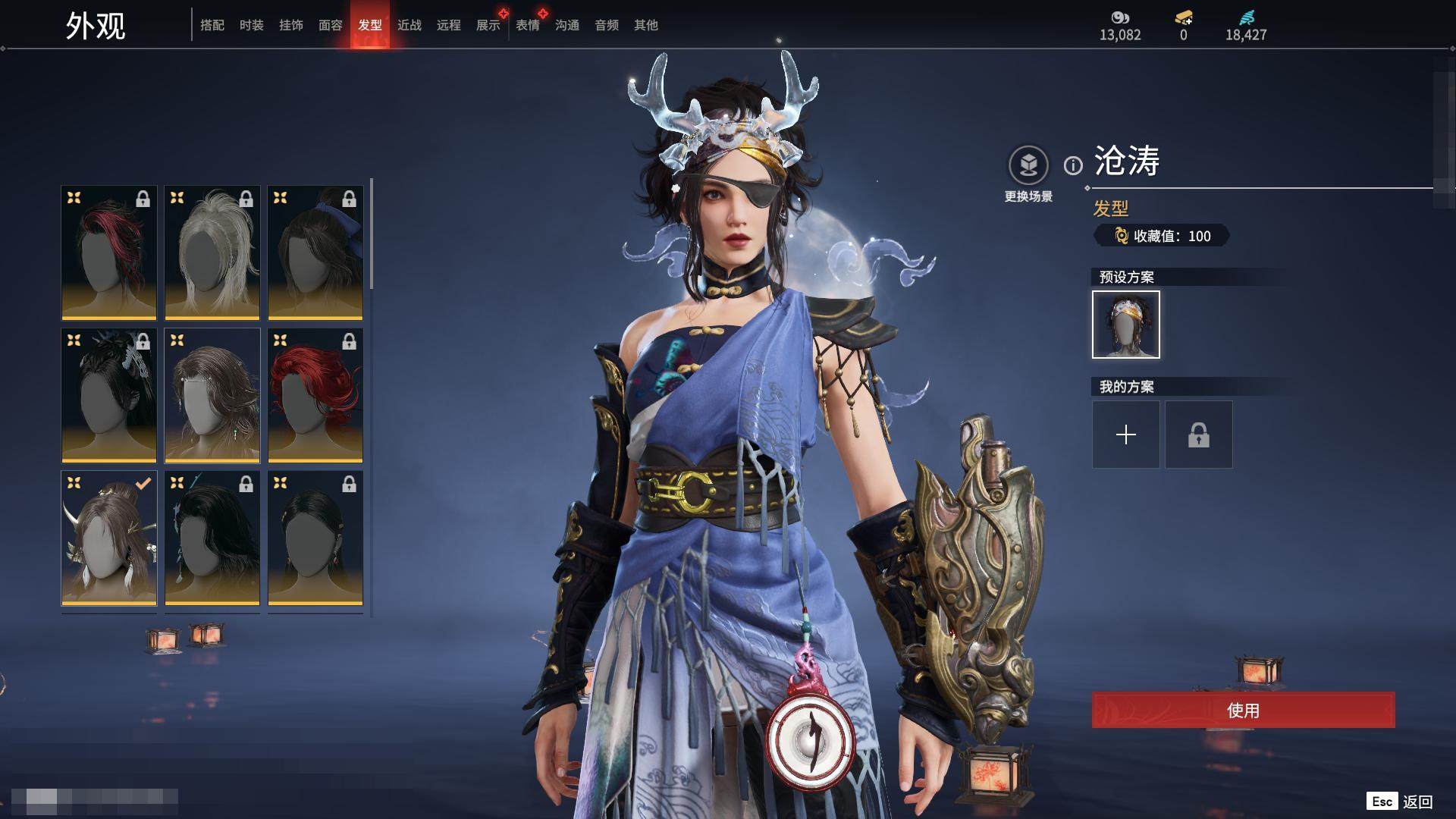Switch to the 音频 tab
This screenshot has width=1456, height=819.
click(607, 25)
